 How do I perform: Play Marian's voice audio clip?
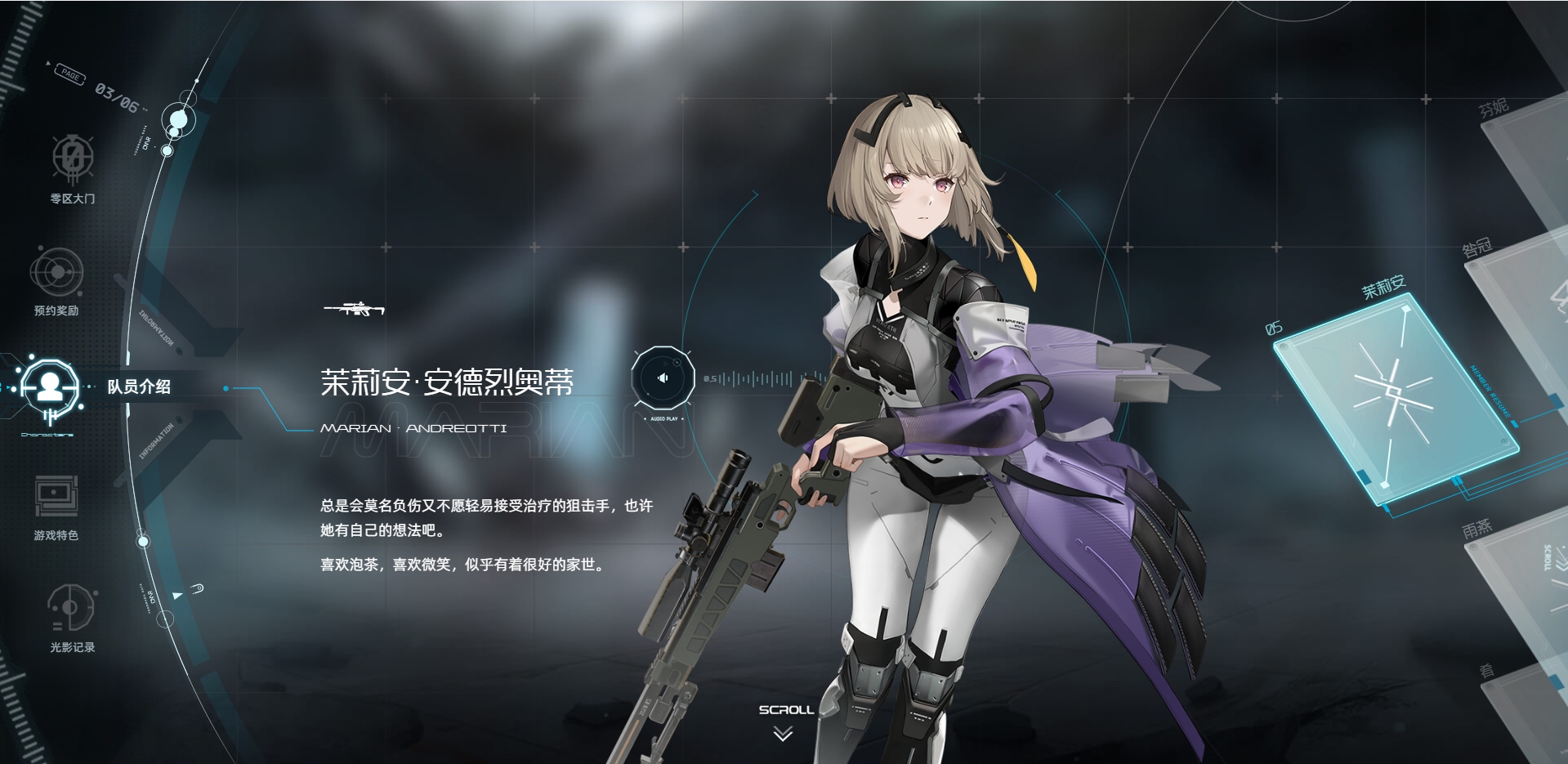coord(662,378)
